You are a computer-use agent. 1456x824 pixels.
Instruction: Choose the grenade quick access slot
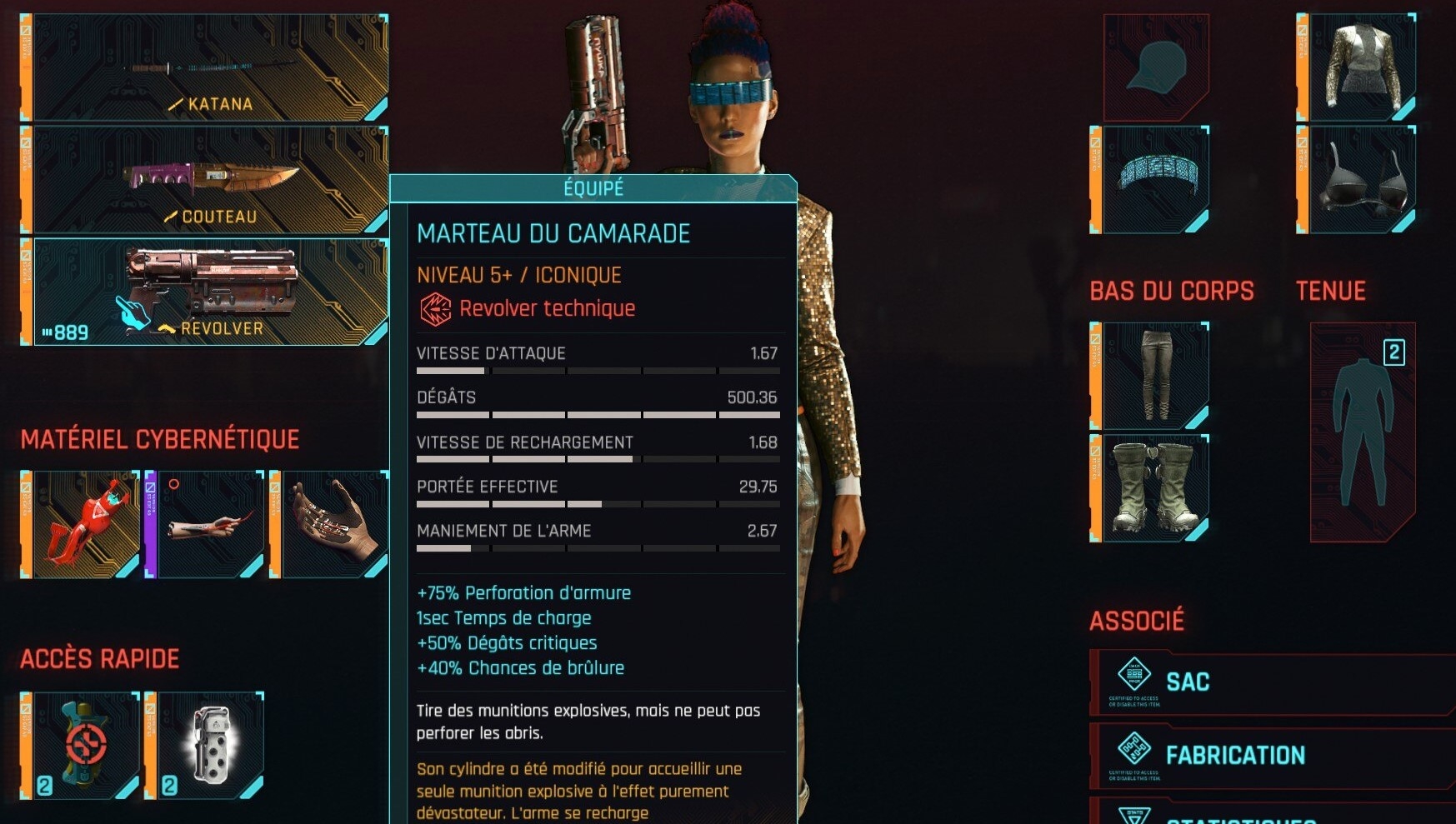tap(209, 745)
